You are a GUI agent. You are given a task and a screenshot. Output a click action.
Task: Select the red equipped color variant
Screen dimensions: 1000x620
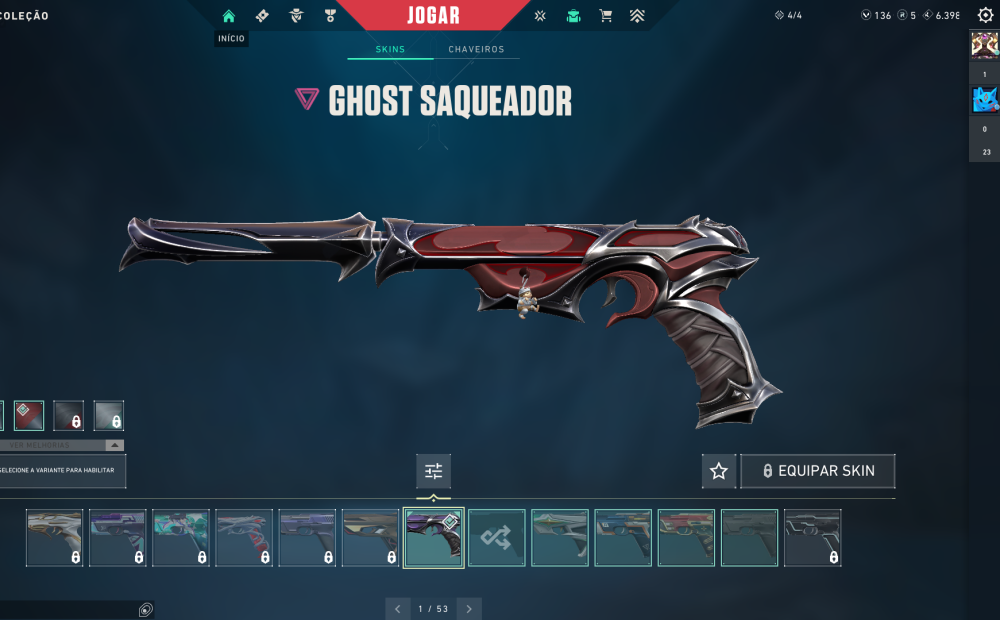[29, 415]
